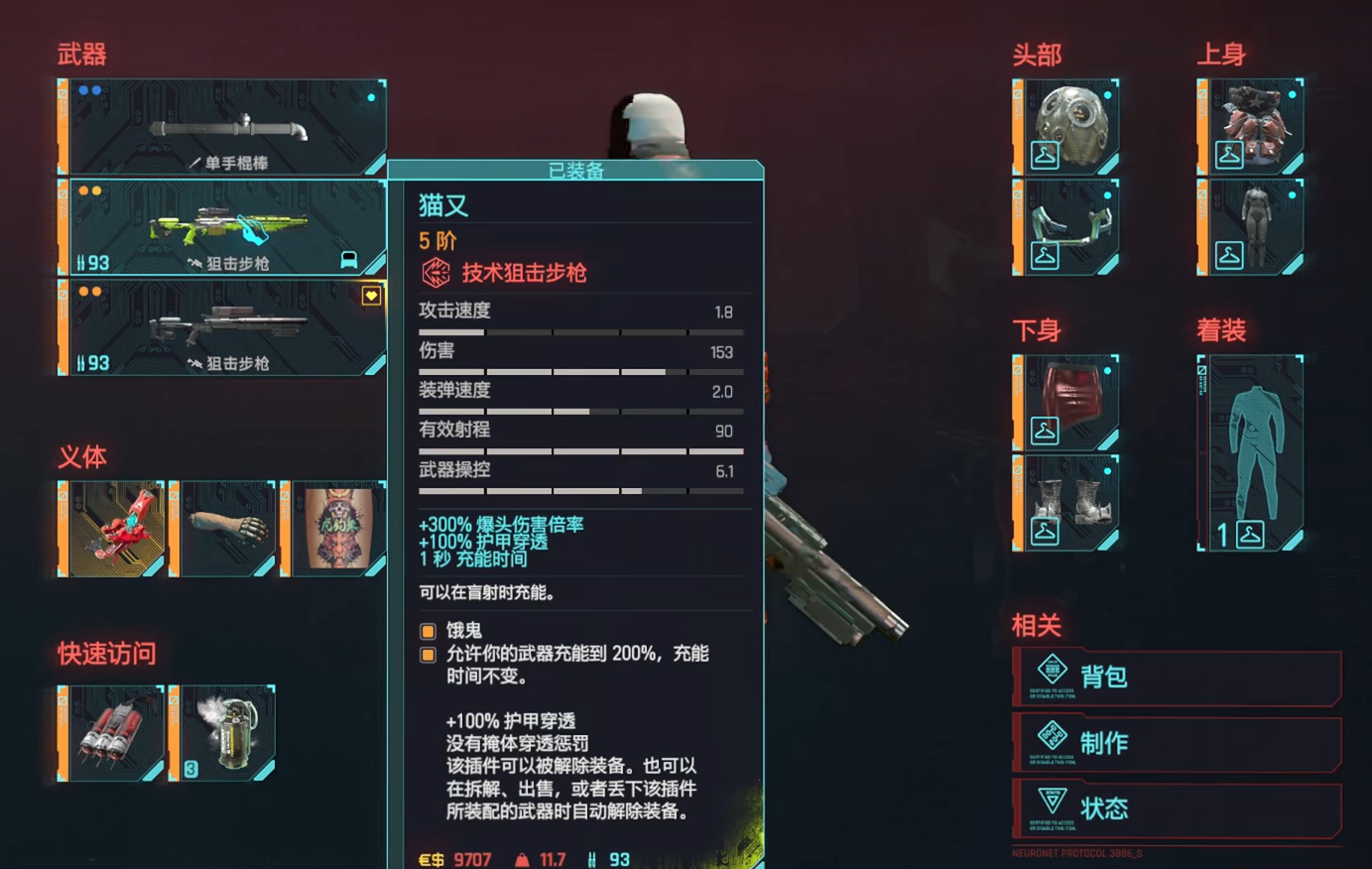Screen dimensions: 1372x869
Task: Select the red projectile launcher quick access icon
Action: coord(110,733)
